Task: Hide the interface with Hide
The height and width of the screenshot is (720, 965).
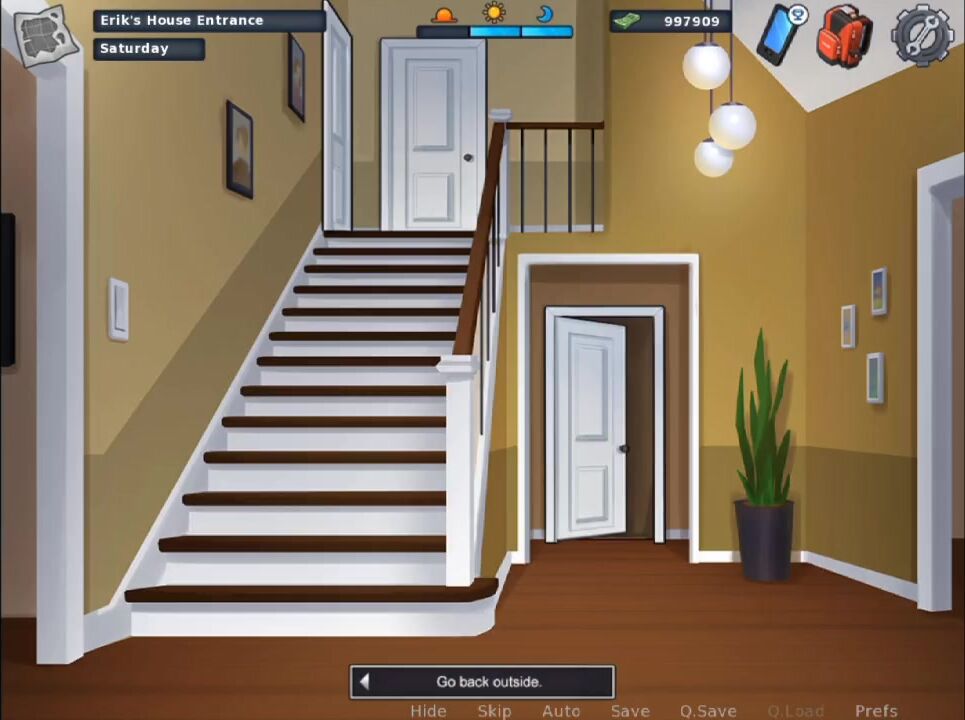Action: point(428,711)
